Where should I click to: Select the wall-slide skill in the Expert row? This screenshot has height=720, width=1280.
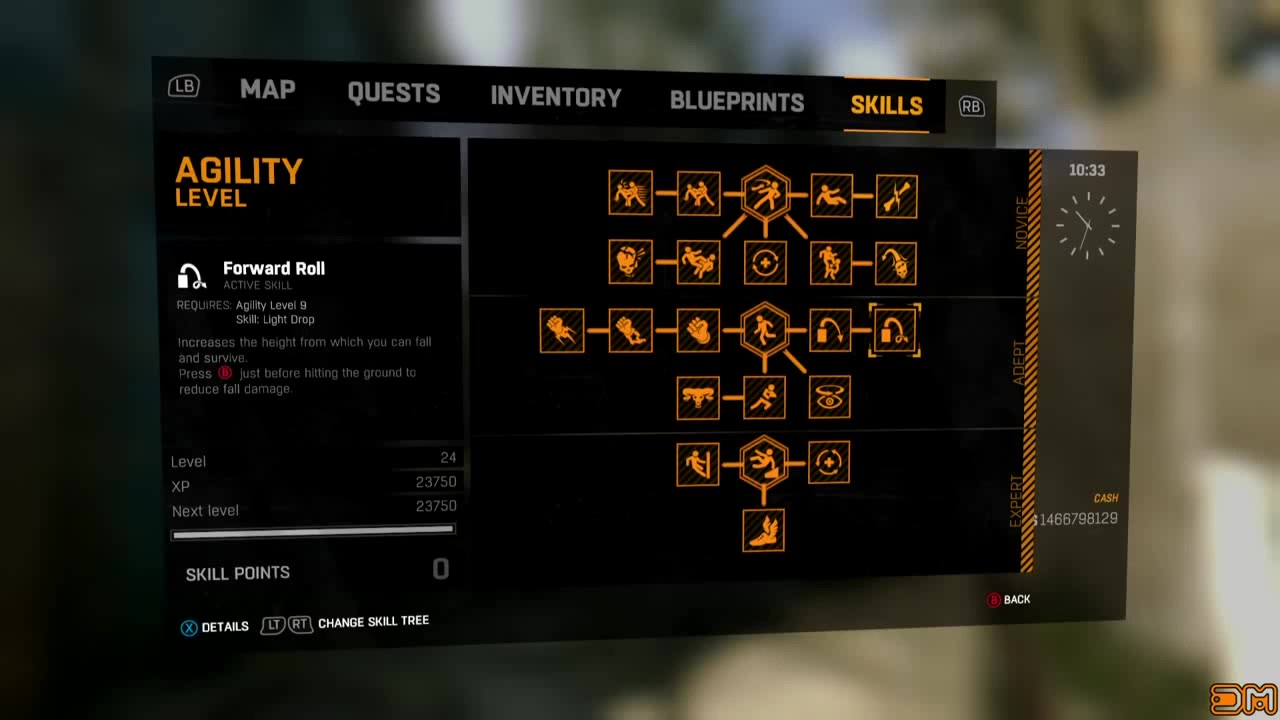pyautogui.click(x=697, y=462)
